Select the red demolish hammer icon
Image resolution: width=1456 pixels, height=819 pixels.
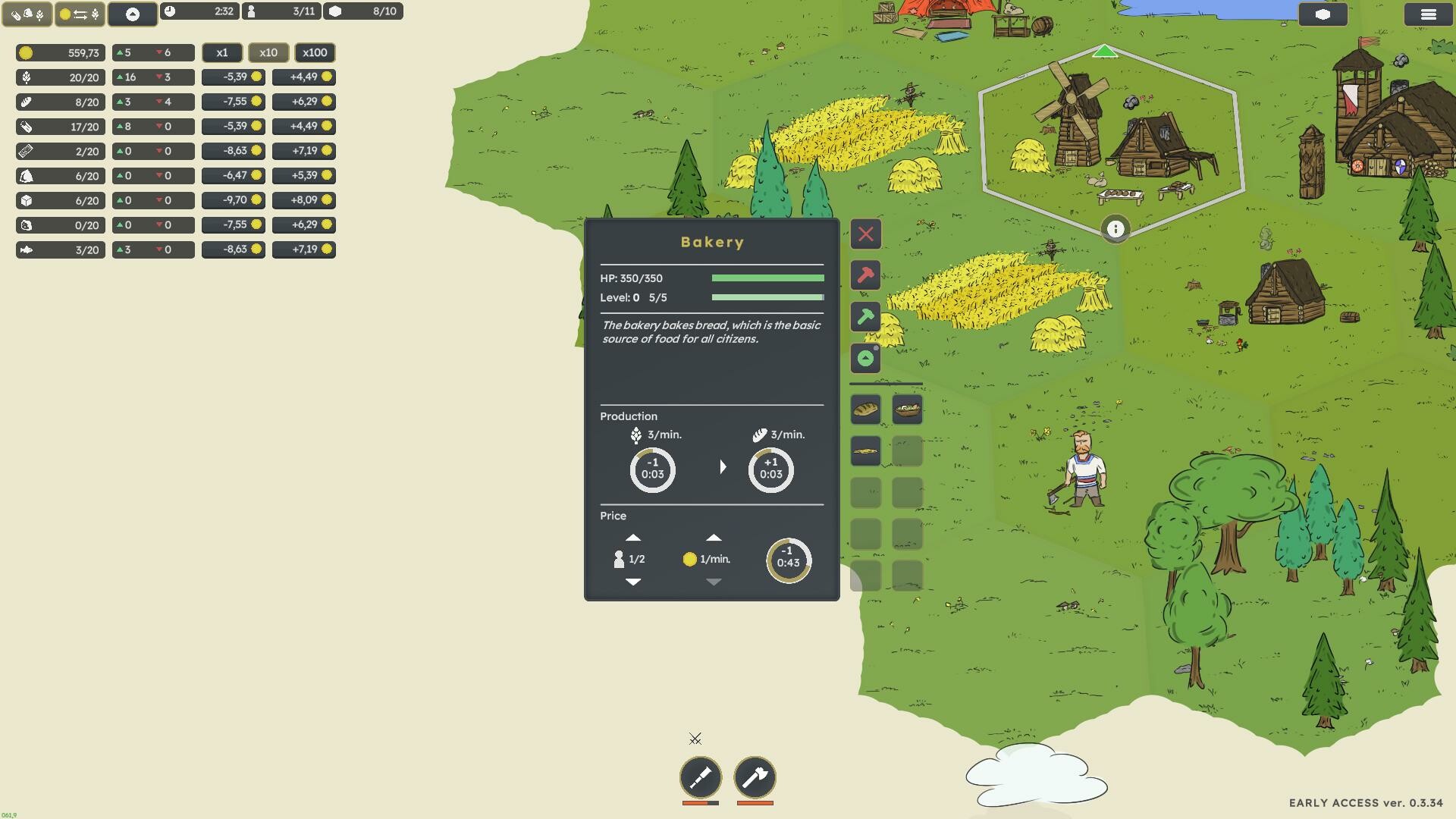pos(866,275)
